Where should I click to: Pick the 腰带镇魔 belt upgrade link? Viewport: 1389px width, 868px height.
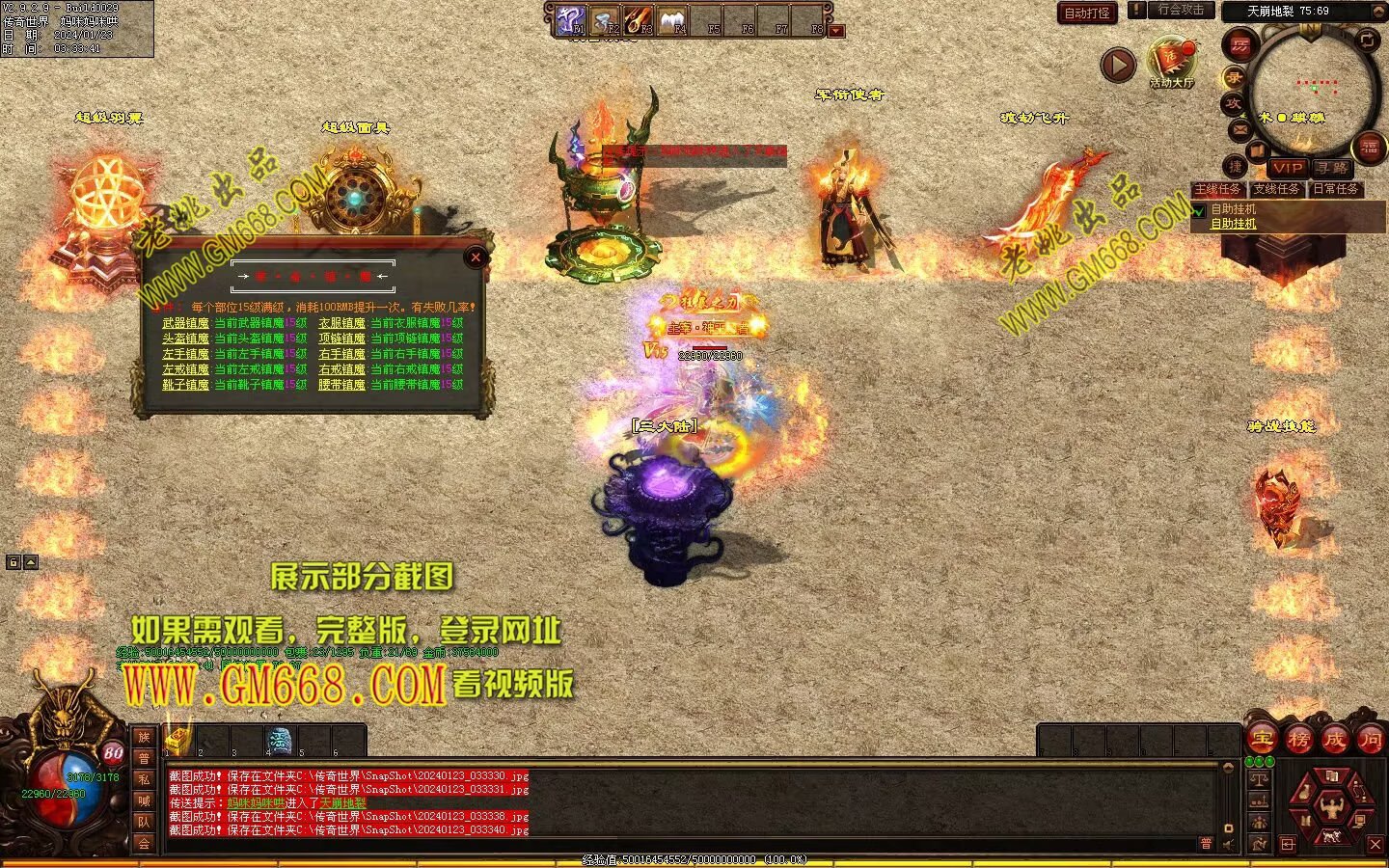[x=341, y=385]
